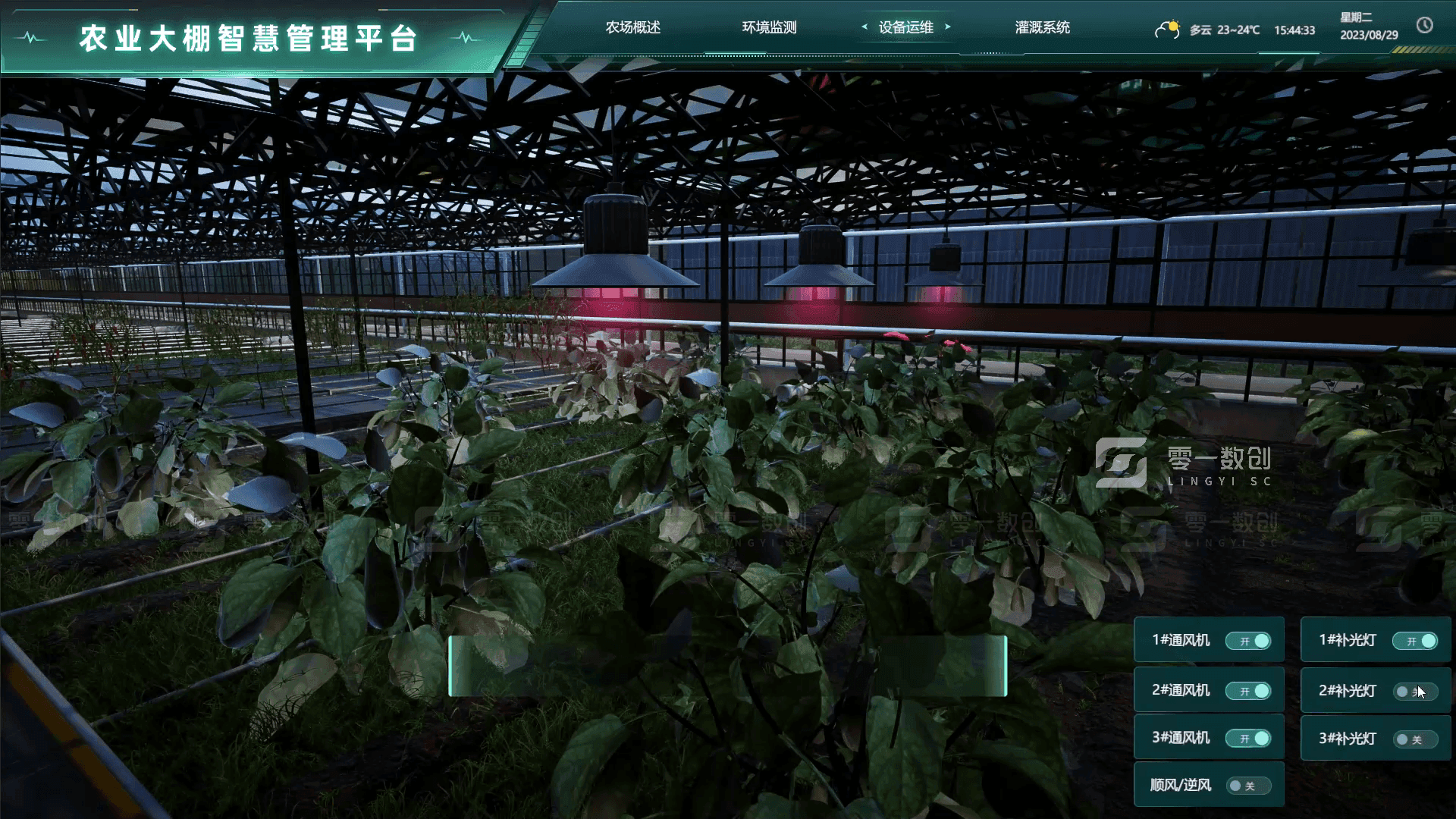Toggle the 2#通风机 off
The image size is (1456, 819).
[1250, 690]
